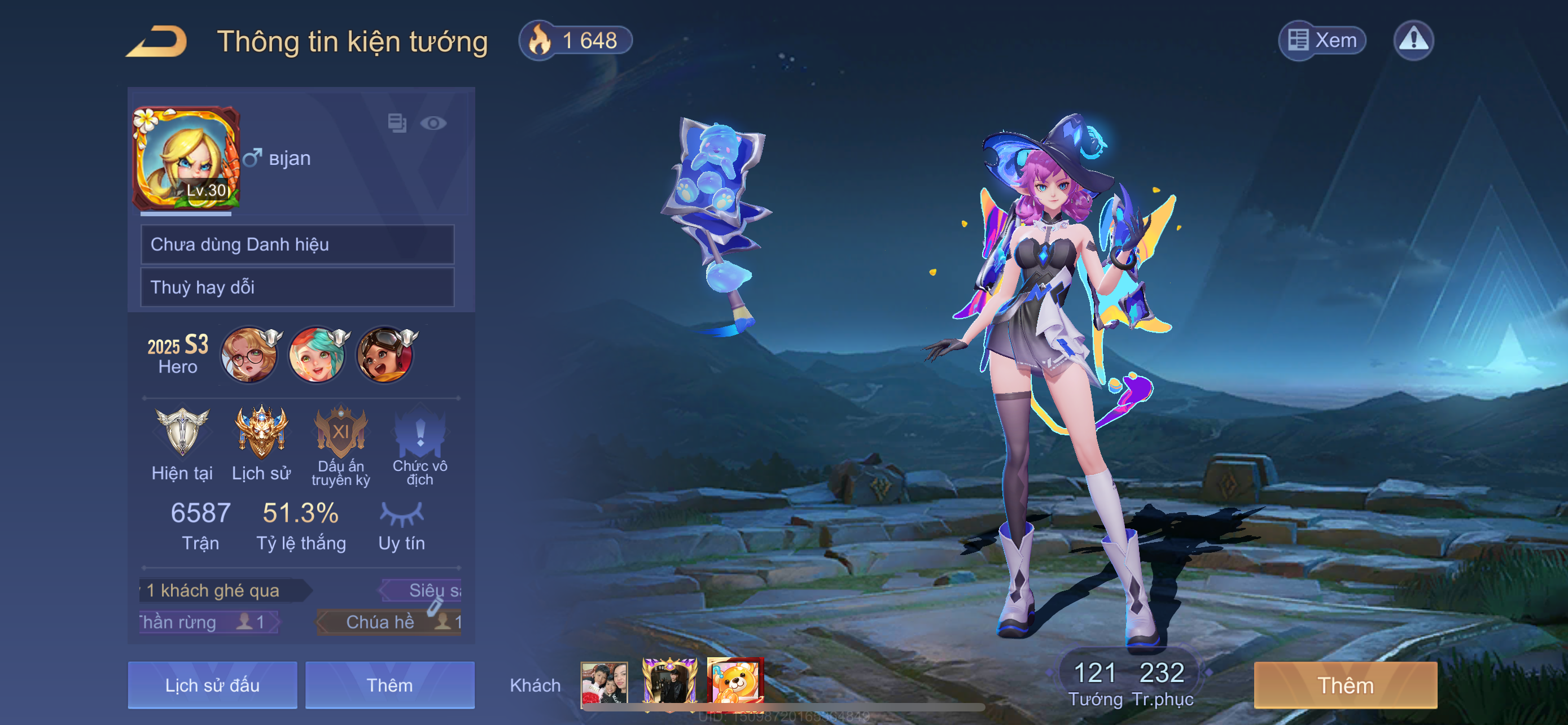Open the Chúa hề tag
This screenshot has height=725, width=1568.
click(388, 622)
